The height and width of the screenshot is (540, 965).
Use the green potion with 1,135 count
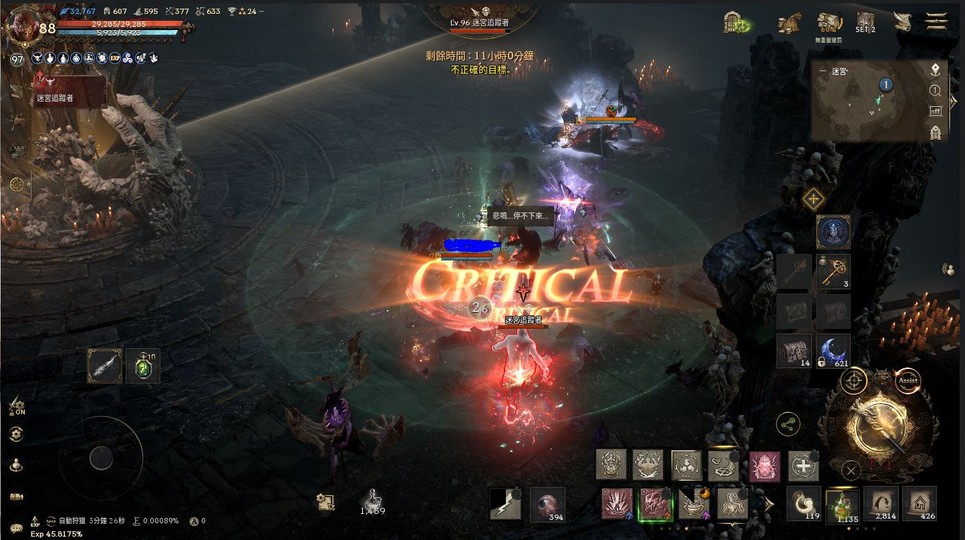(x=848, y=502)
